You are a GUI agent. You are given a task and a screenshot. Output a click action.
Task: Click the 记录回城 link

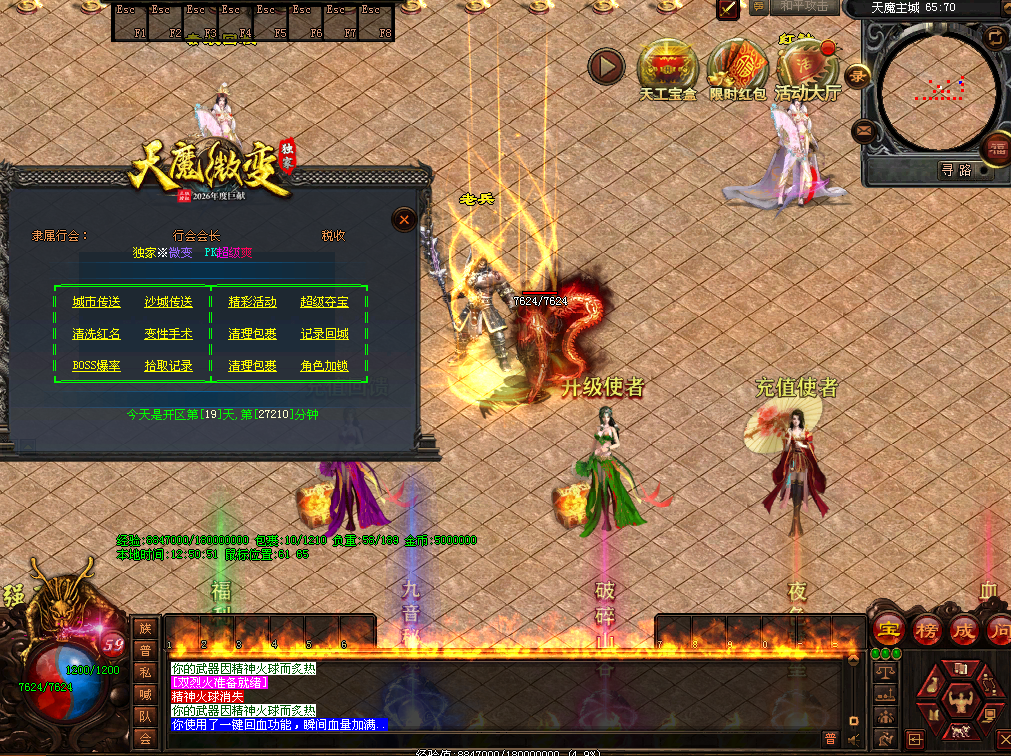coord(324,334)
